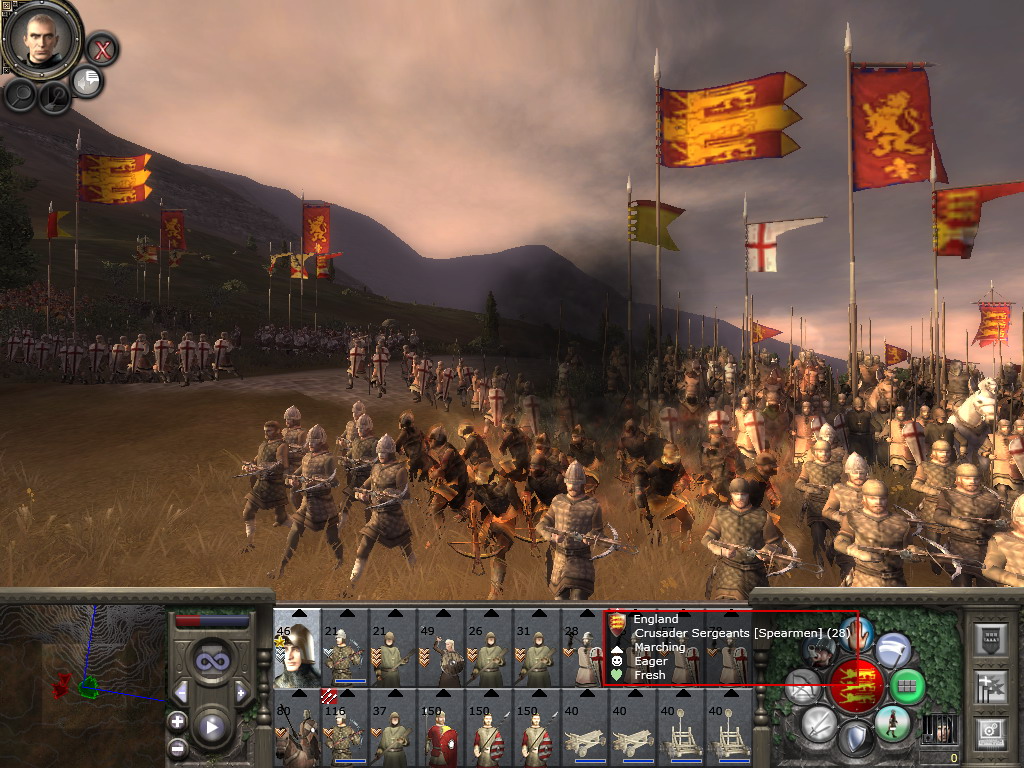Activate the shield guard mode button

coord(854,740)
